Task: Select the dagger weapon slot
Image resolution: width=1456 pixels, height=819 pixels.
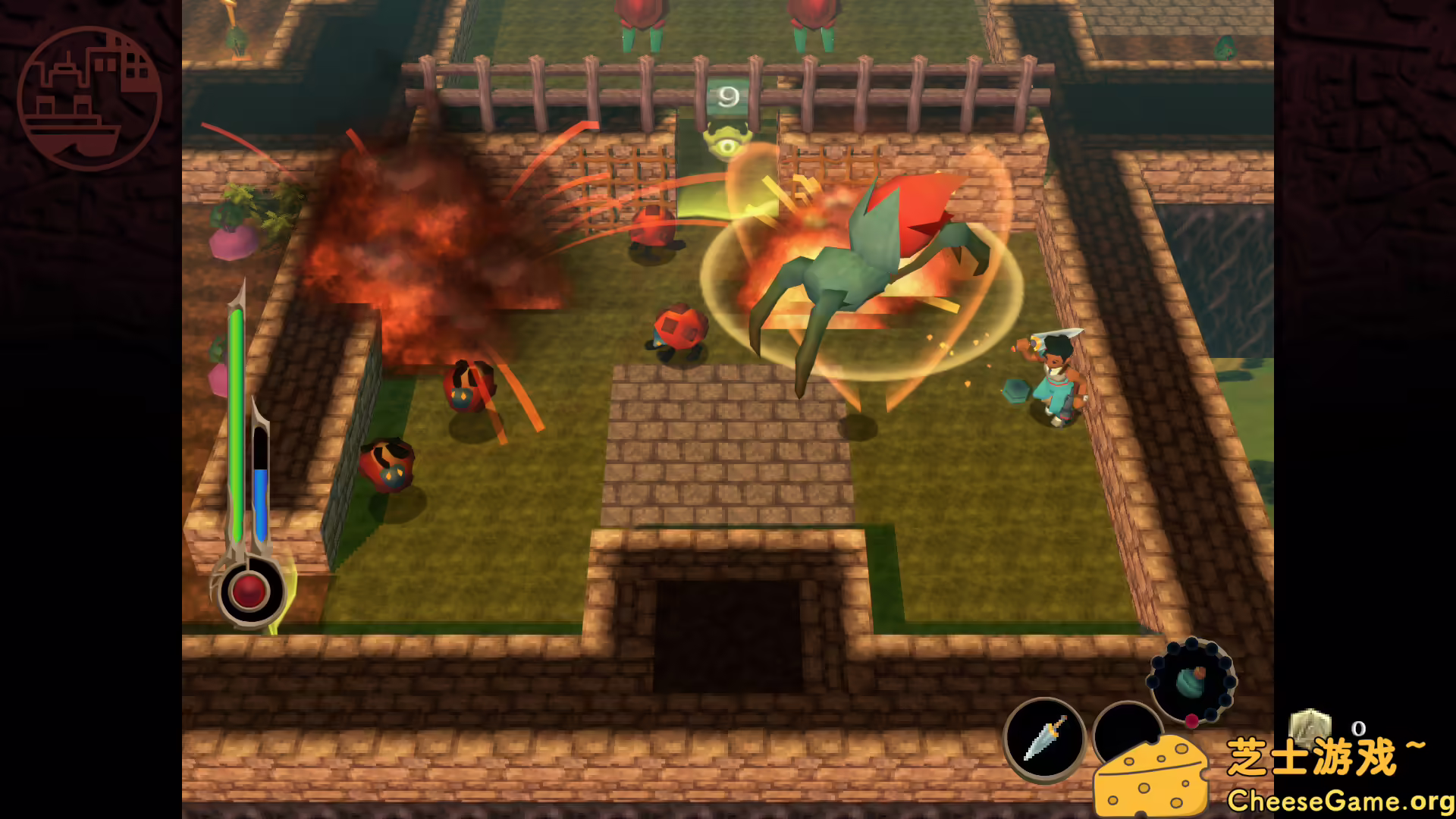Action: coord(1044,739)
